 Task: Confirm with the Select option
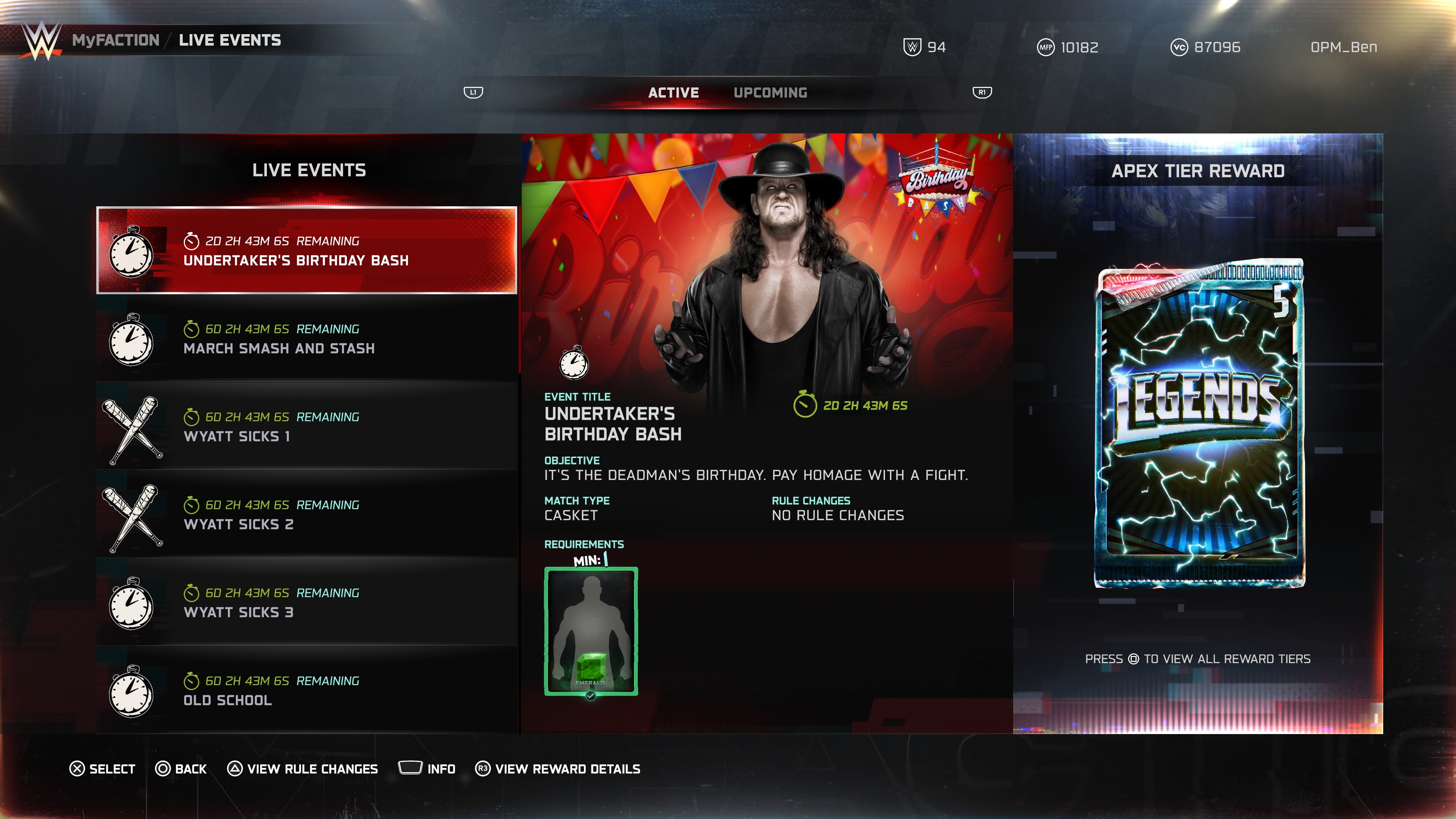point(102,769)
